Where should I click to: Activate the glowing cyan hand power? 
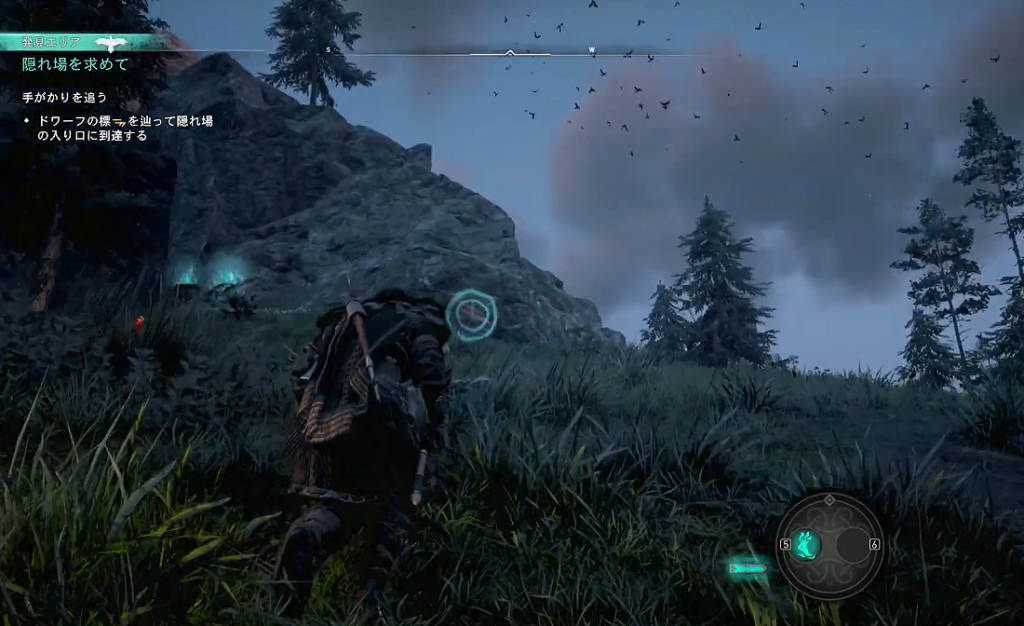pyautogui.click(x=806, y=545)
